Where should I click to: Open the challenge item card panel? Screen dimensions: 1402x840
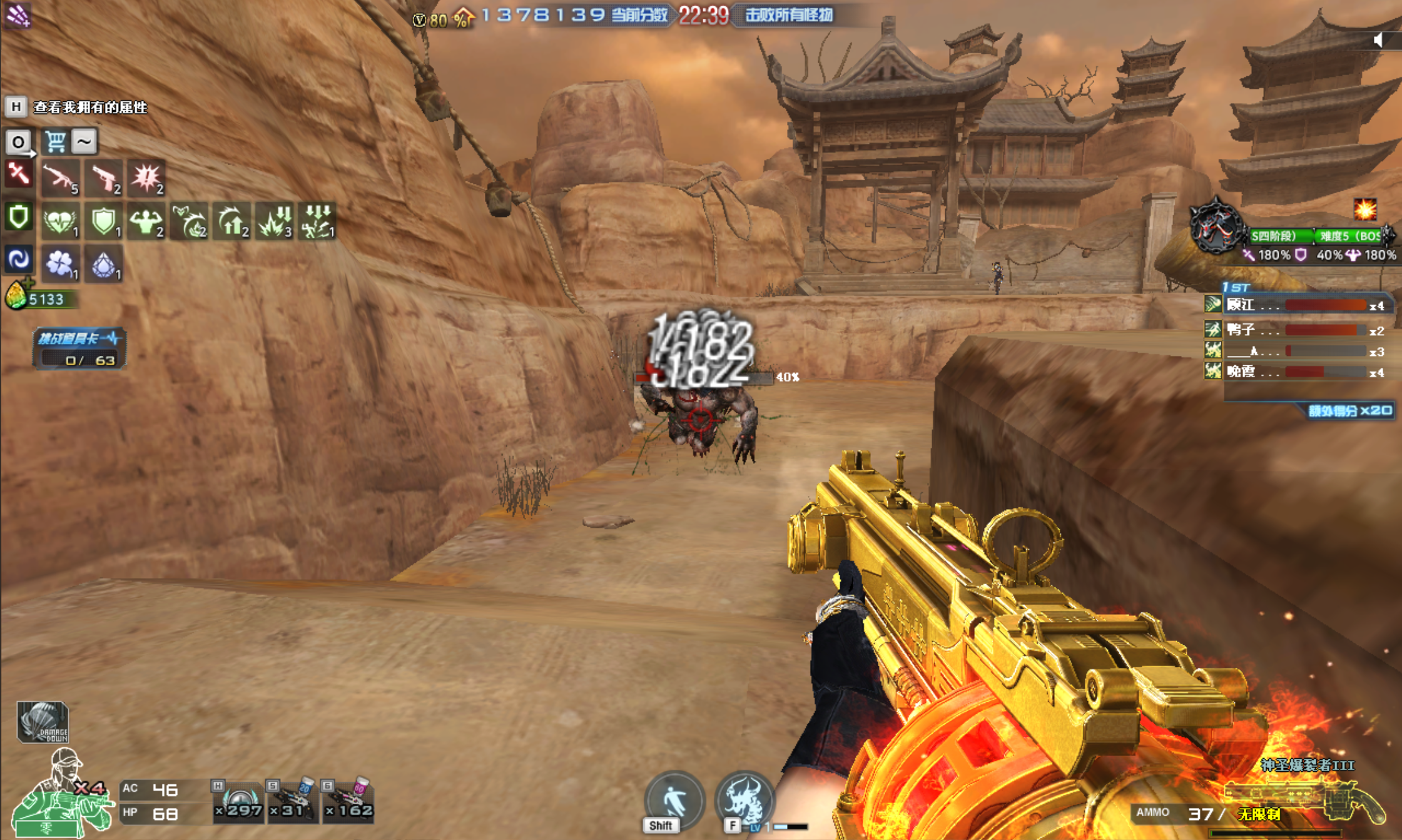79,348
